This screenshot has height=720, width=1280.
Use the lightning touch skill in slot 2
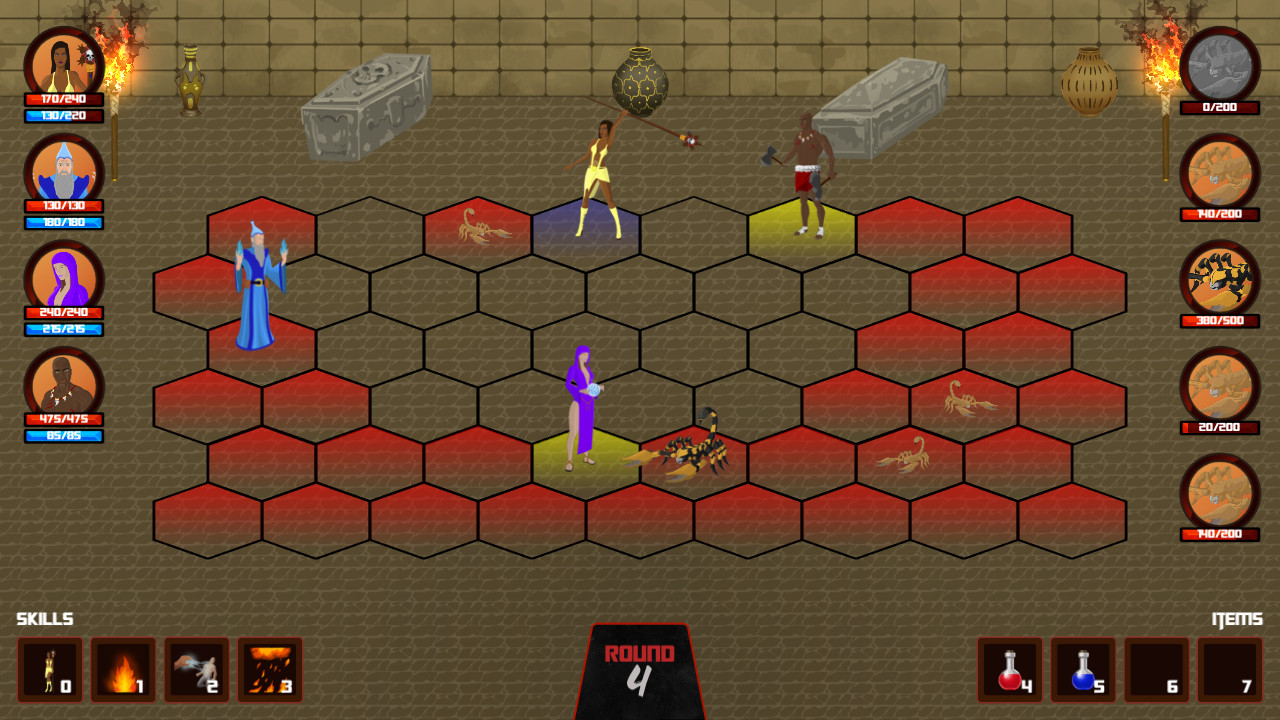point(197,670)
